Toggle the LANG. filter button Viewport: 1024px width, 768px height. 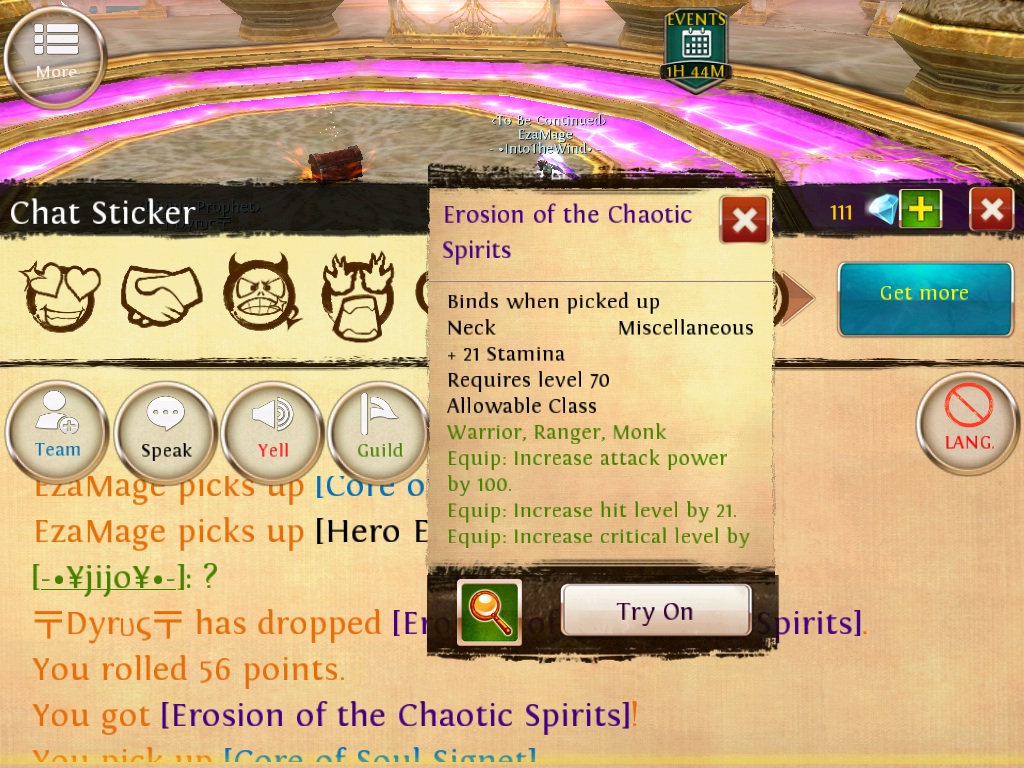click(x=968, y=422)
